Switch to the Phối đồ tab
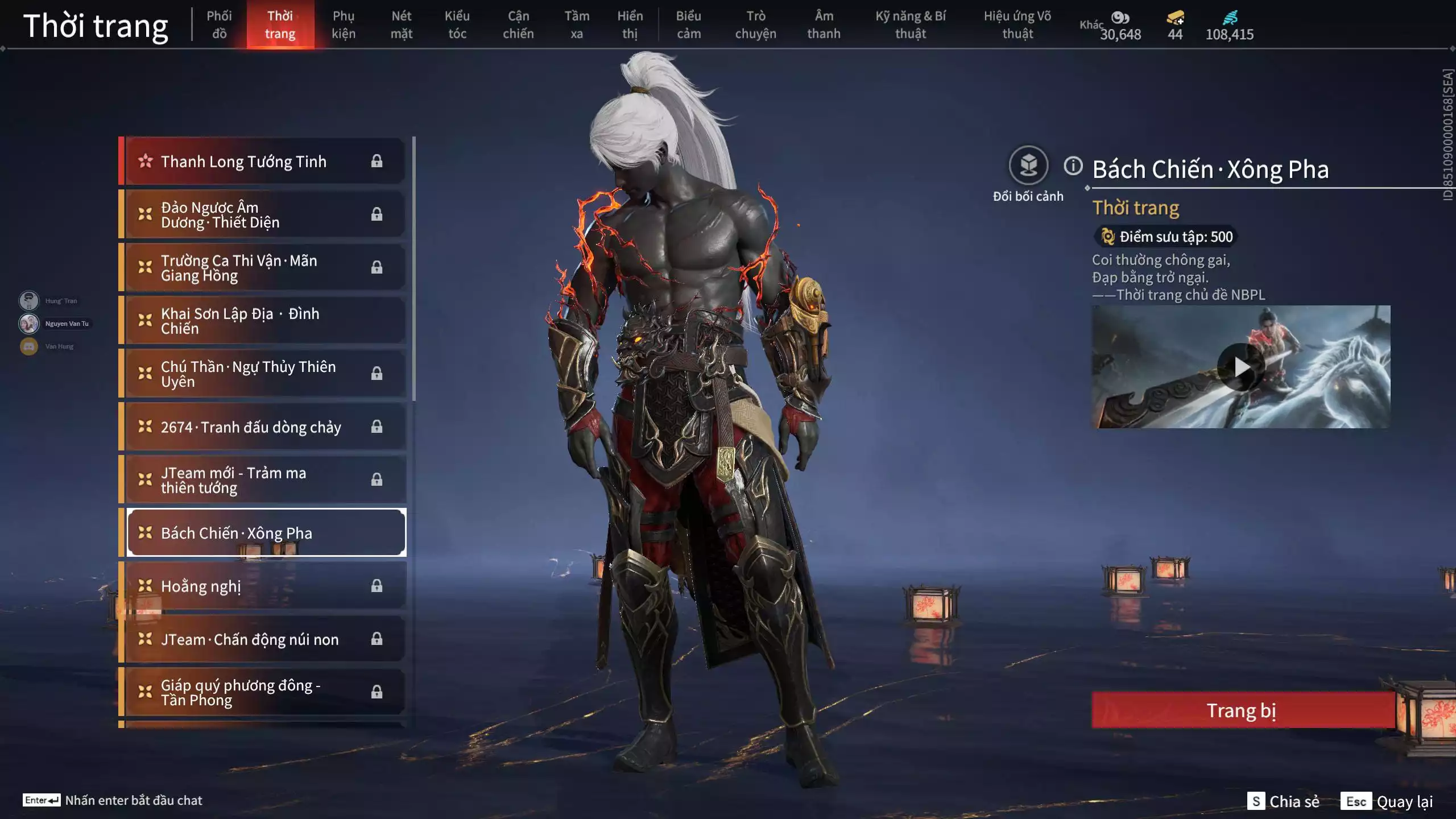 219,25
